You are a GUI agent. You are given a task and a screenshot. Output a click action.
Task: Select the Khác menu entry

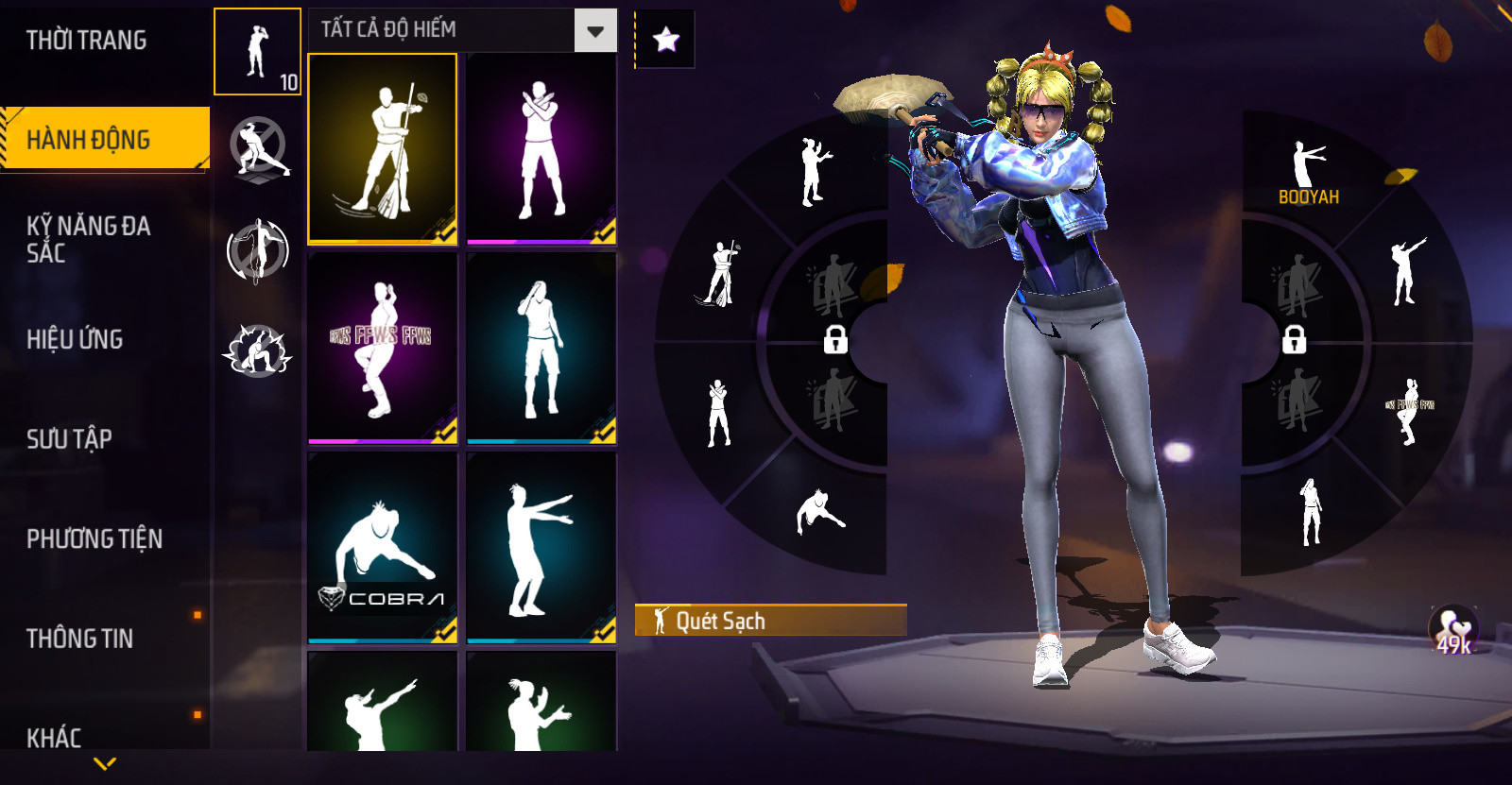coord(55,737)
